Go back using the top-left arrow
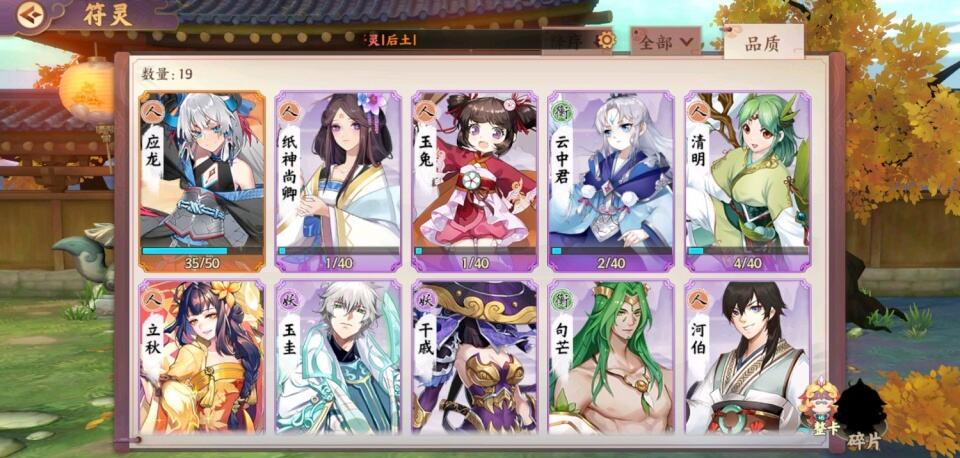 32,14
